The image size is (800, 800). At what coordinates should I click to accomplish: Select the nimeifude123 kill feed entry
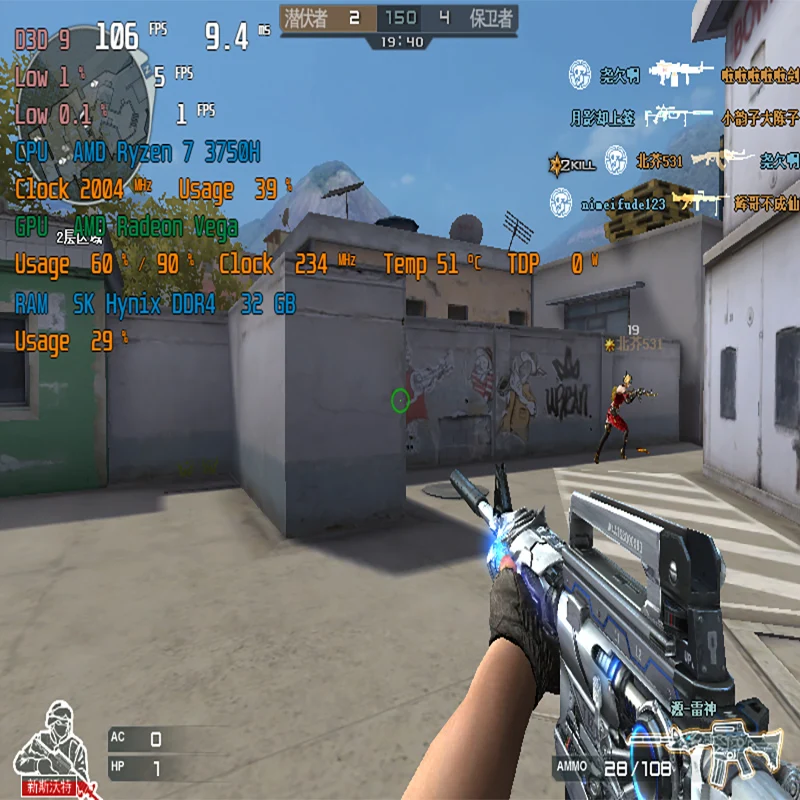tap(623, 205)
